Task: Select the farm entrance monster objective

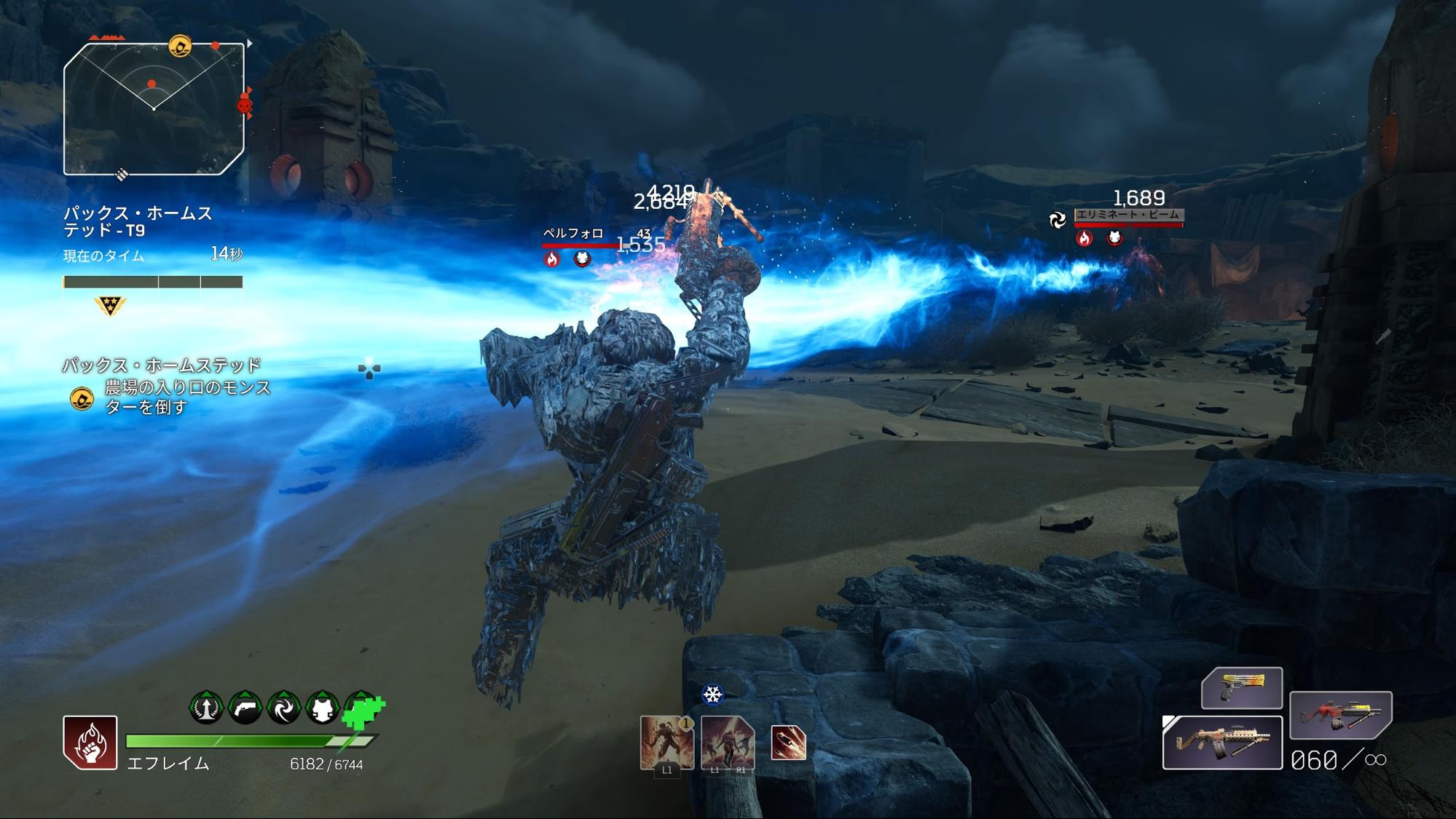Action: pos(186,397)
